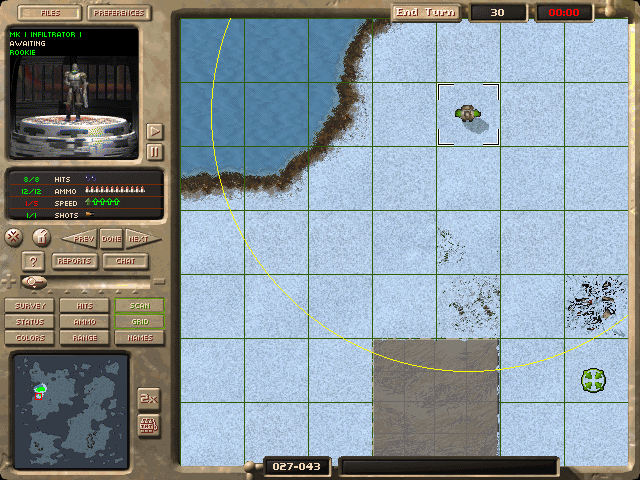Toggle the Survey display

click(x=30, y=306)
